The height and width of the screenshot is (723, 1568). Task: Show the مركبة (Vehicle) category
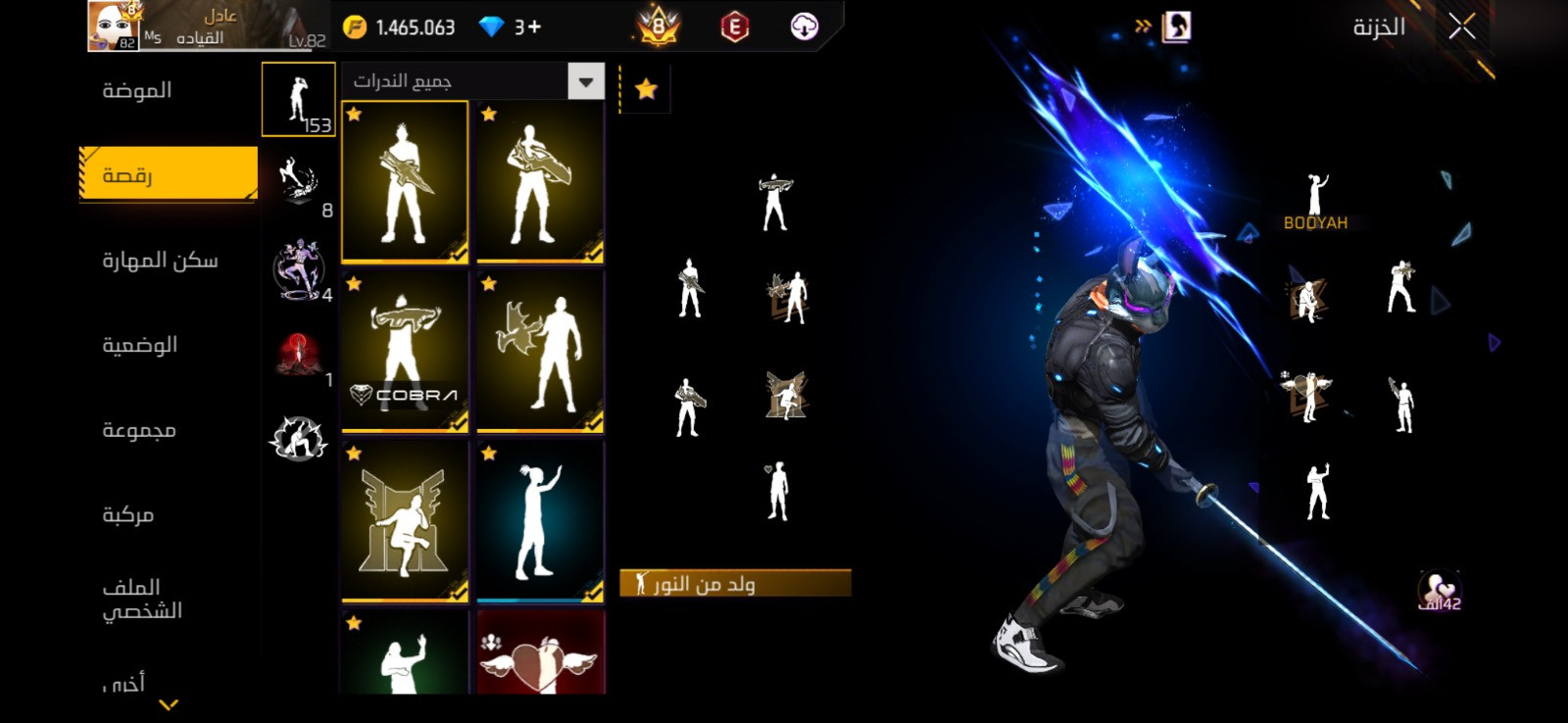(x=128, y=515)
